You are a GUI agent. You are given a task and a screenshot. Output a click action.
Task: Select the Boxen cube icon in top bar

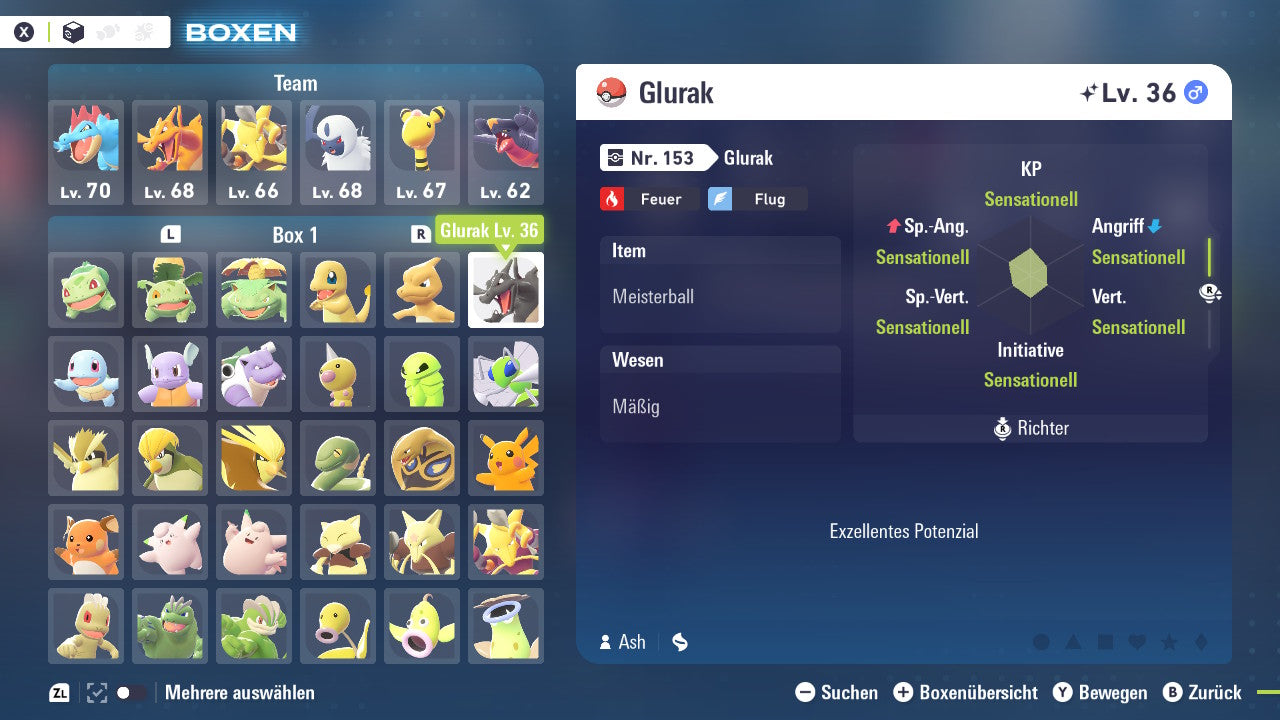(73, 32)
